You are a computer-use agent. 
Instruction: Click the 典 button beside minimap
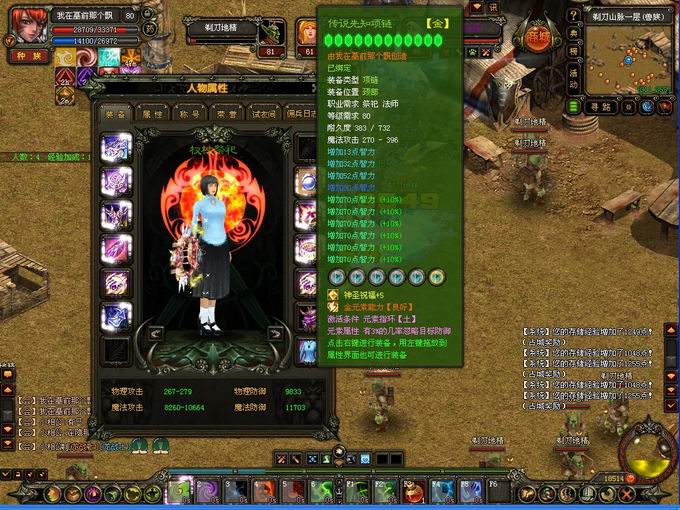tap(574, 33)
